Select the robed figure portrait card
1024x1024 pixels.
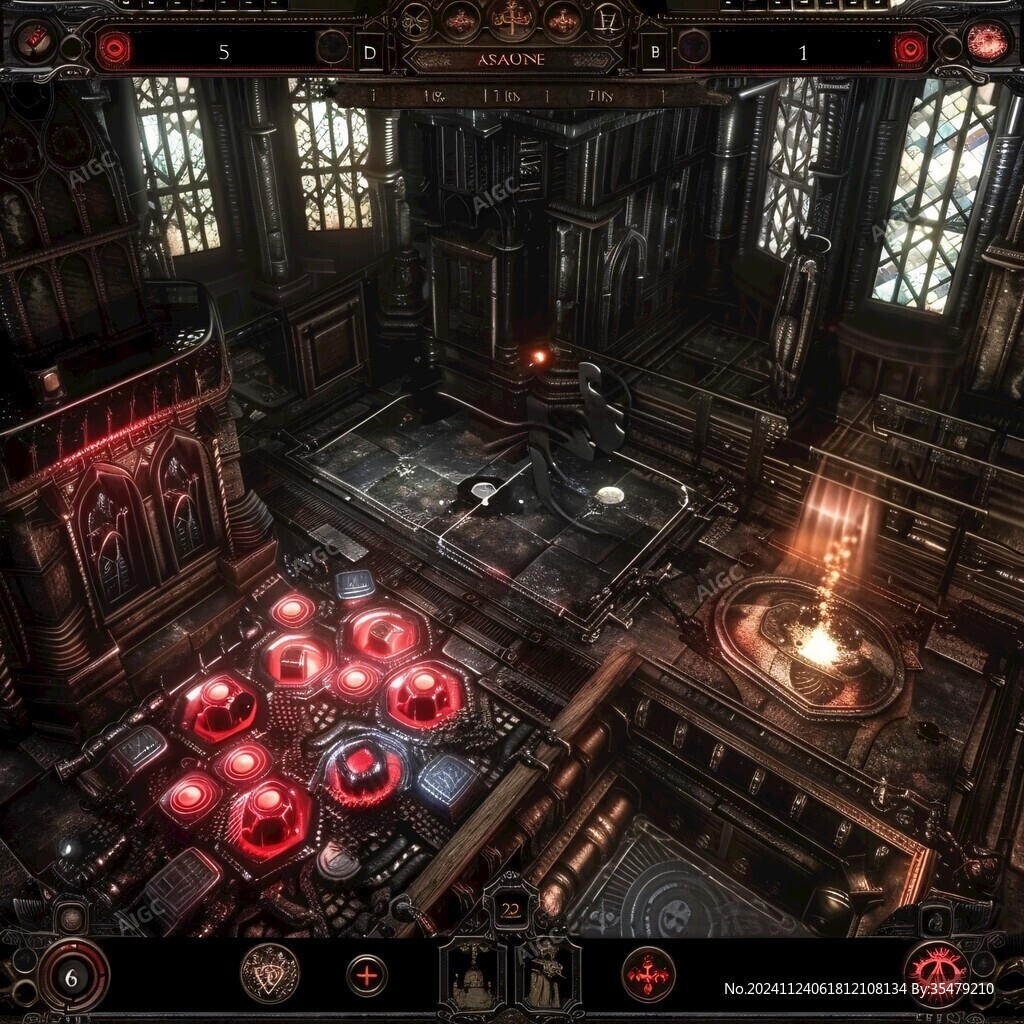click(x=546, y=976)
